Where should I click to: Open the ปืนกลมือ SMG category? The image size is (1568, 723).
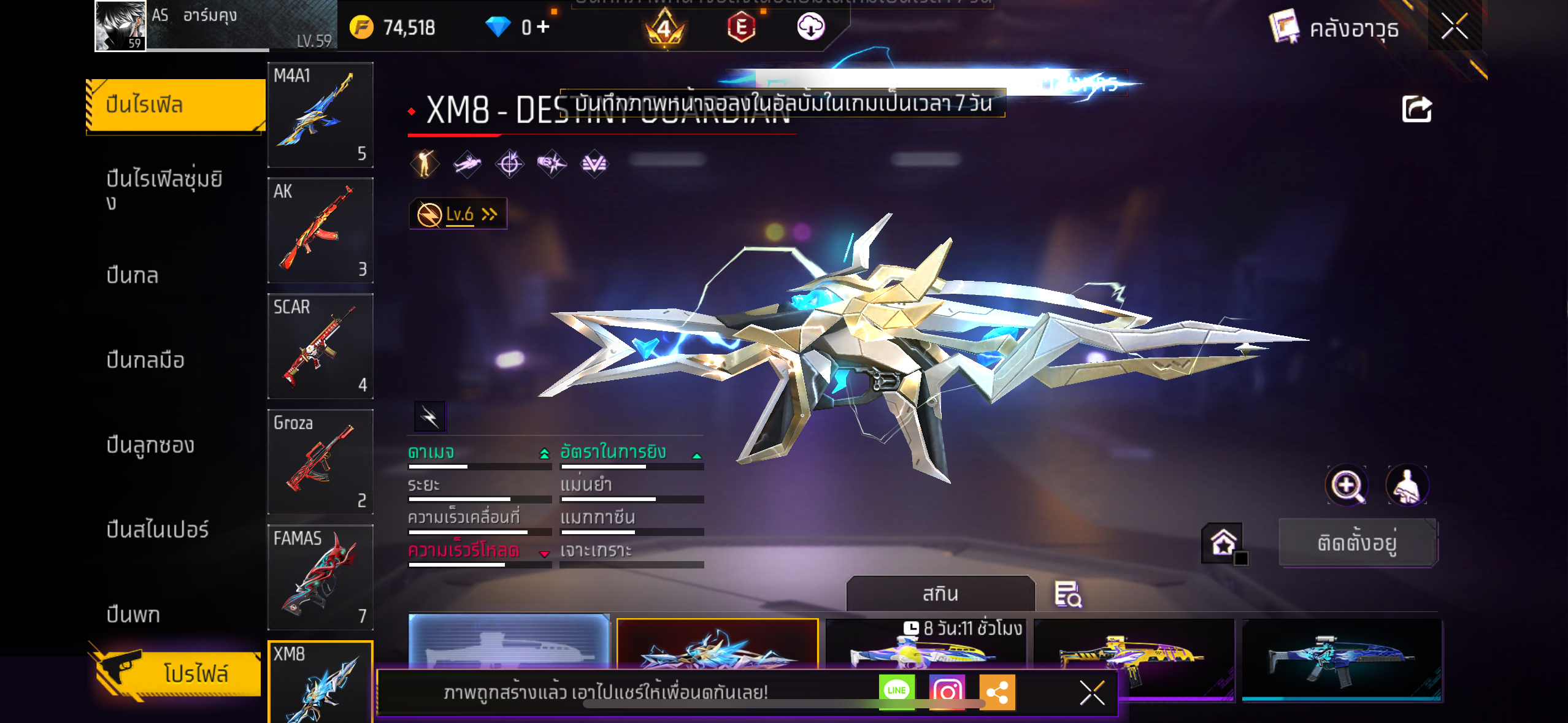145,360
